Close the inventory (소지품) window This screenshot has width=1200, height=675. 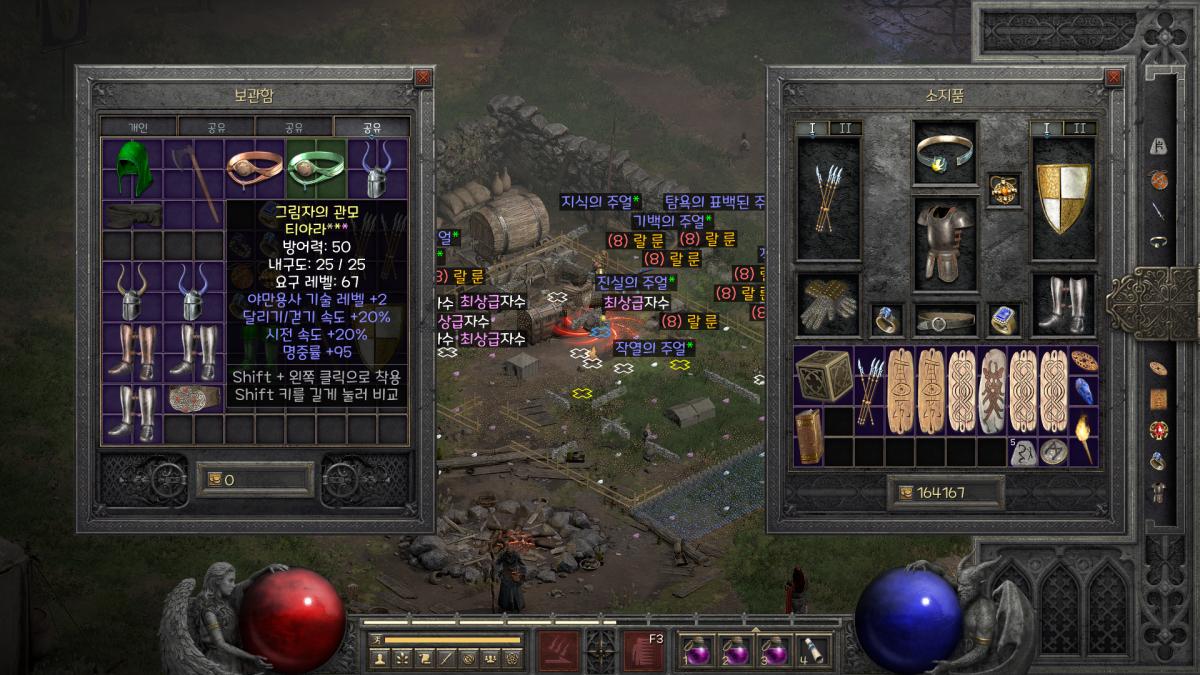coord(1113,77)
